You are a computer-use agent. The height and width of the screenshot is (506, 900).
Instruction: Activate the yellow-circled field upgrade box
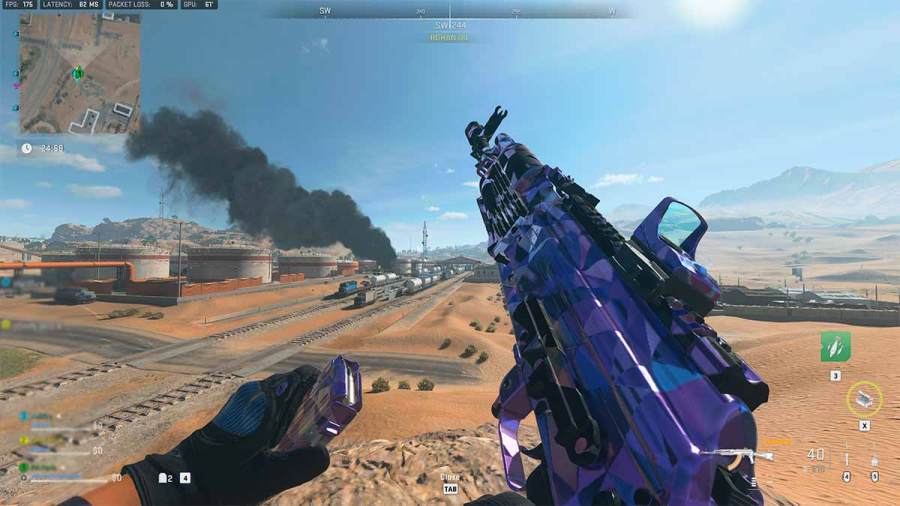pos(864,399)
